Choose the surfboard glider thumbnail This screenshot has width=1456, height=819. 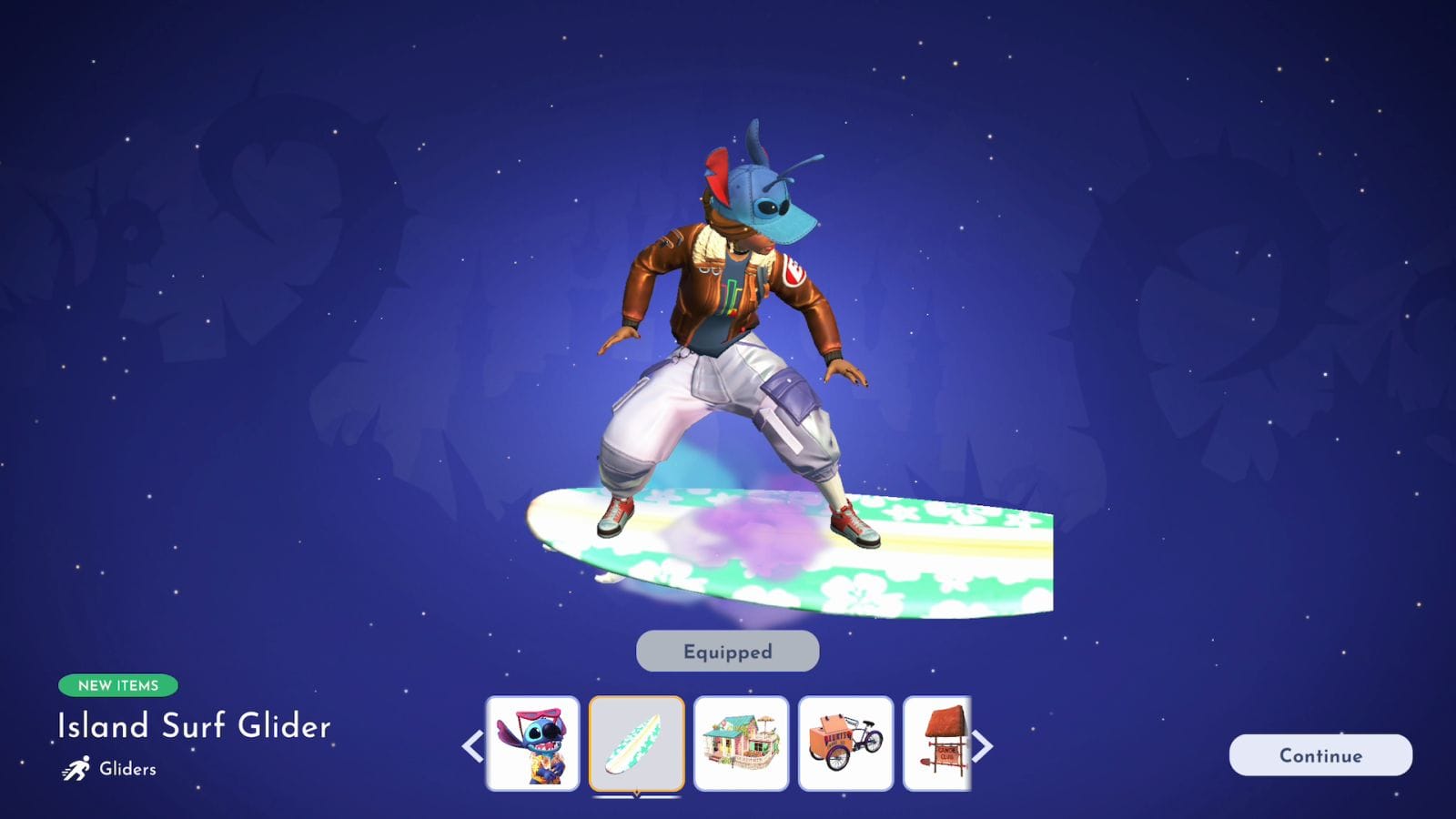(x=636, y=743)
